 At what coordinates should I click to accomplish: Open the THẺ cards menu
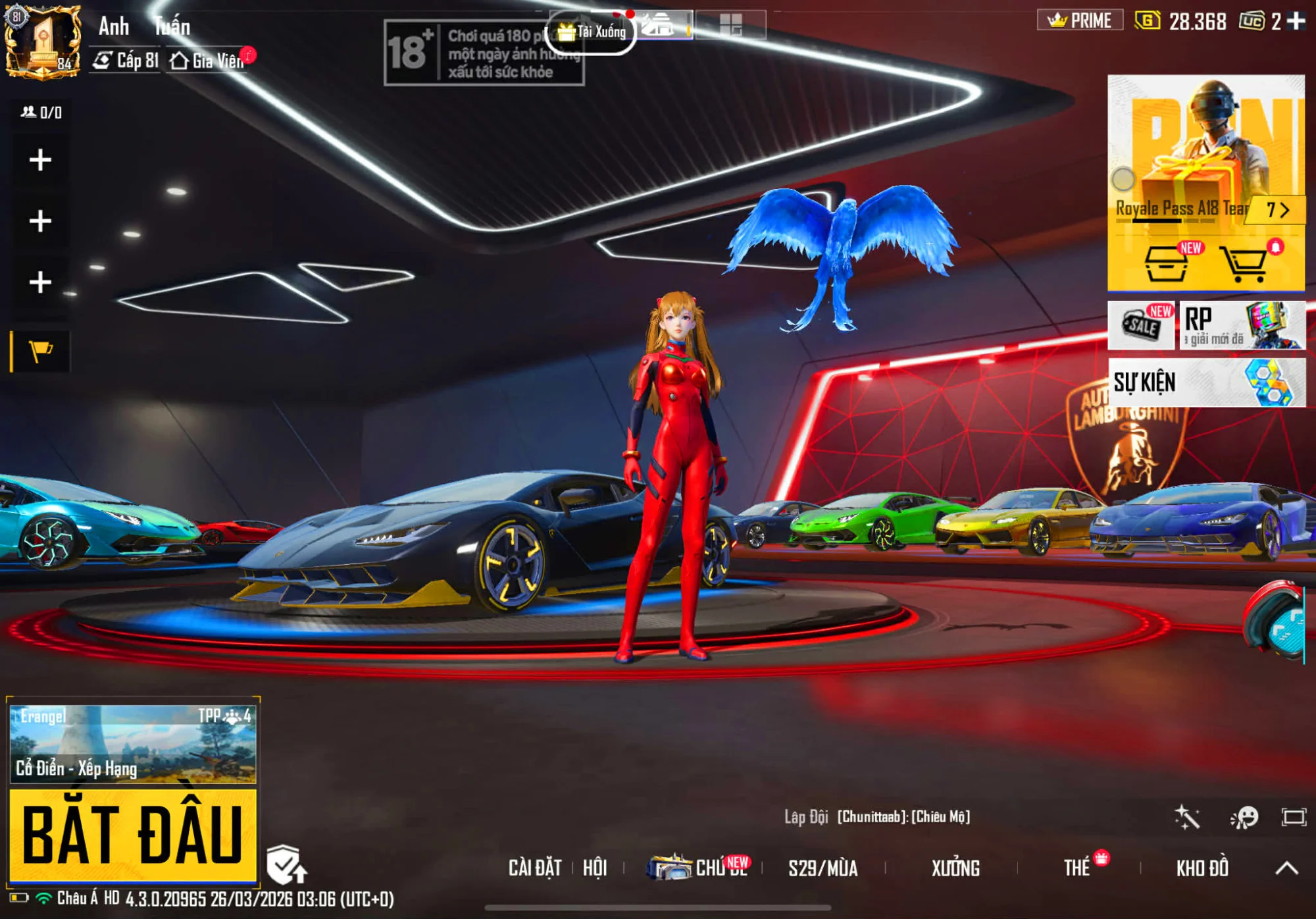point(1077,868)
